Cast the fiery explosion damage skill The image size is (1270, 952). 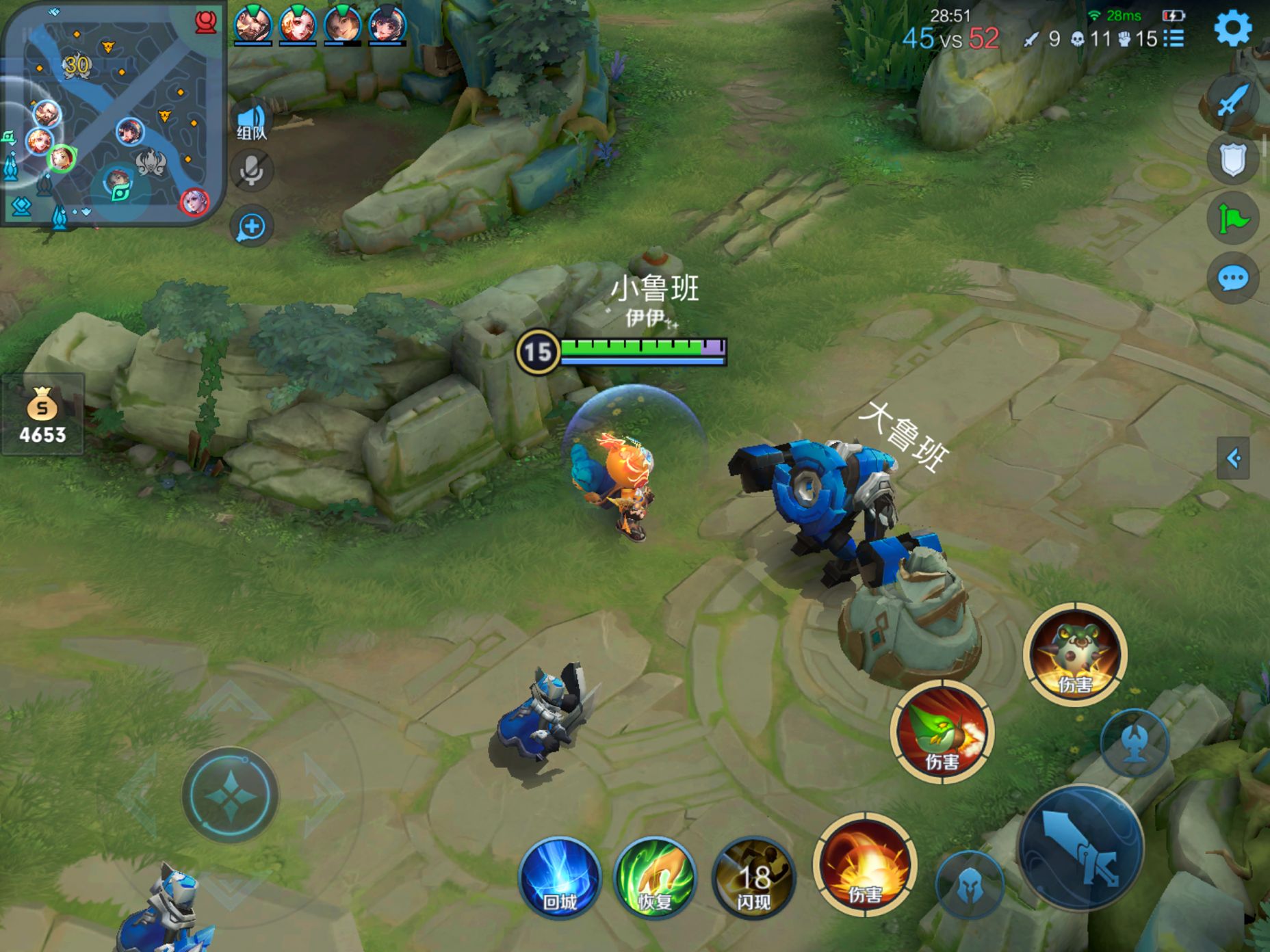[x=865, y=864]
